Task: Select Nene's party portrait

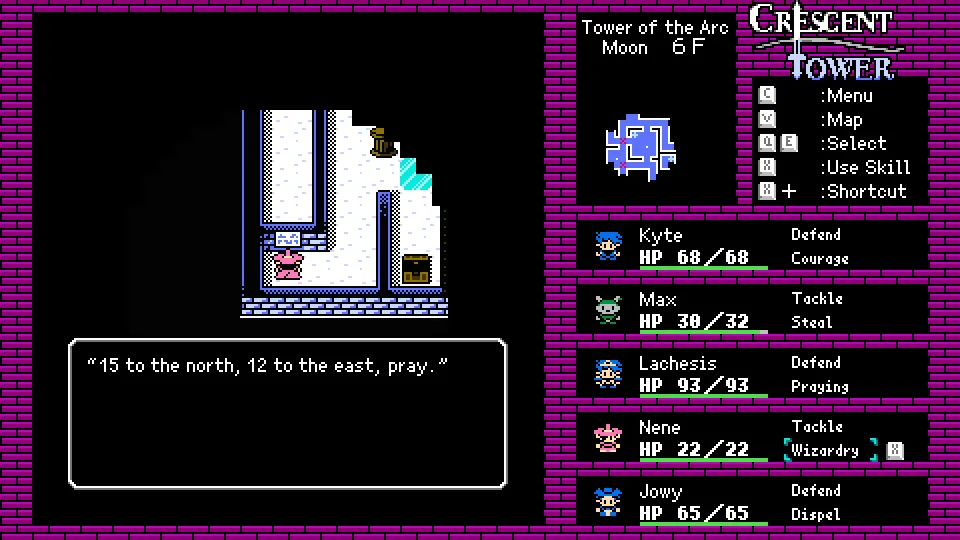Action: (x=607, y=437)
